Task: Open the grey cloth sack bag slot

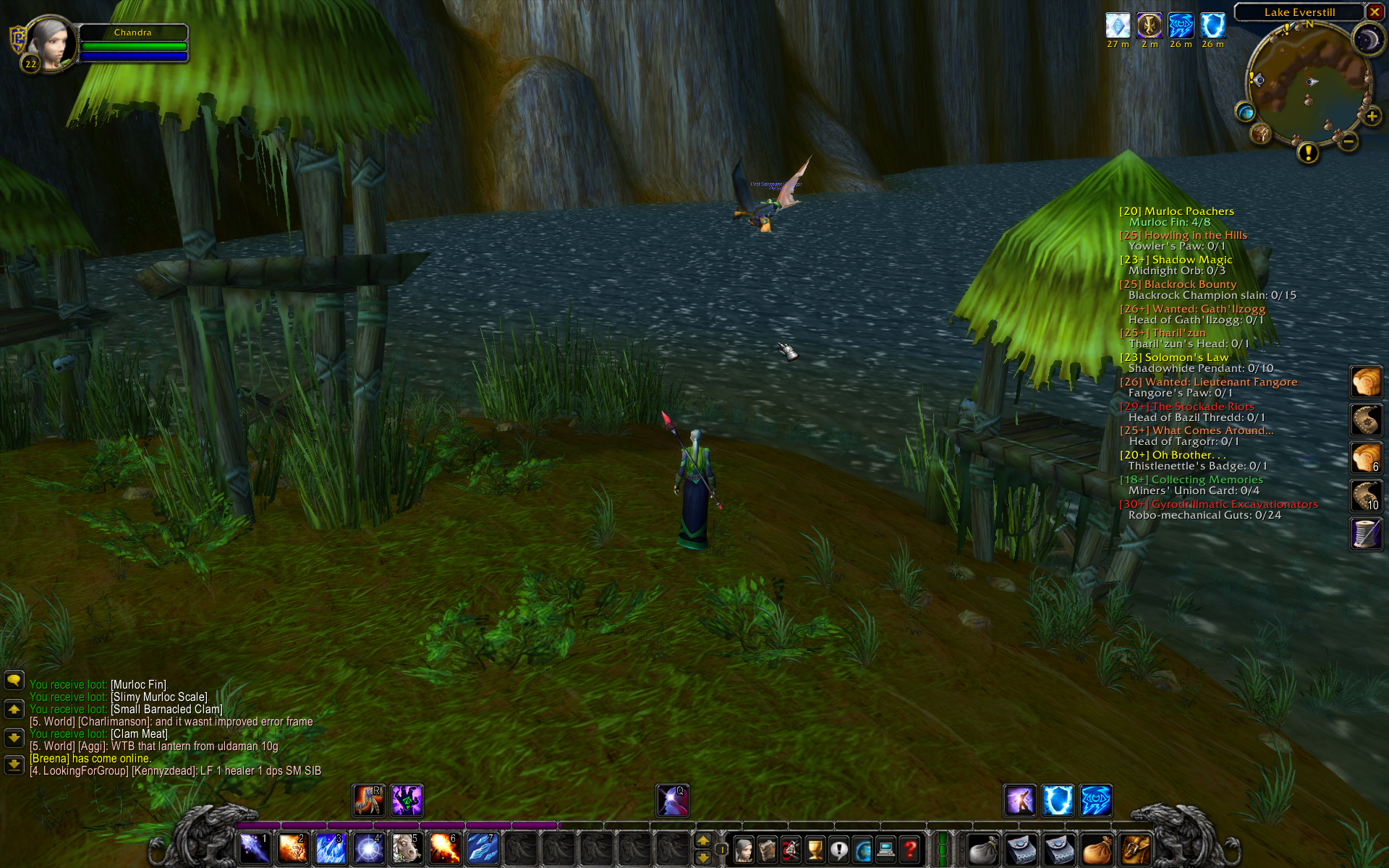Action: click(984, 849)
